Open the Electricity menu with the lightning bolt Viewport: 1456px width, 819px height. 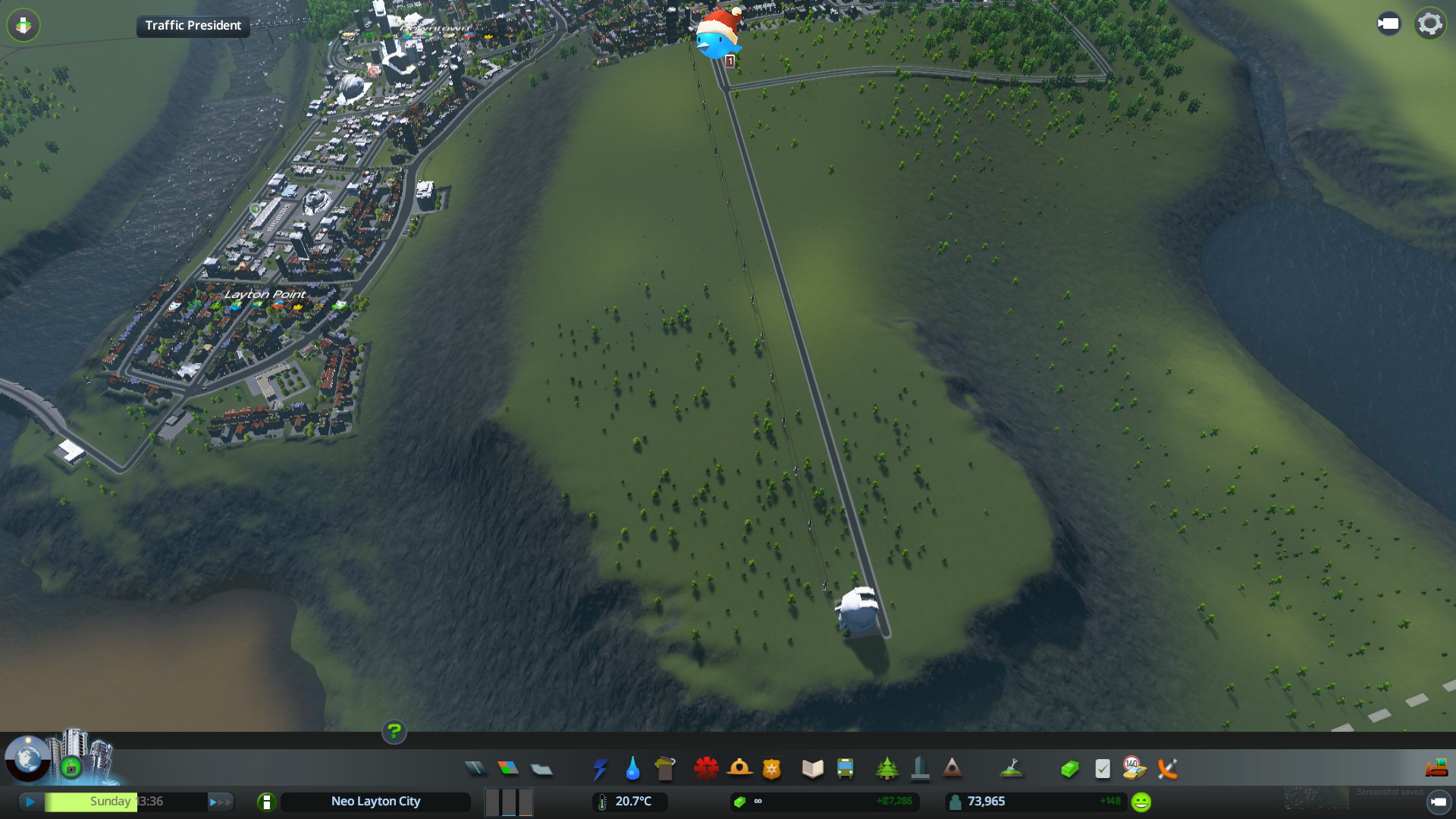click(x=600, y=769)
